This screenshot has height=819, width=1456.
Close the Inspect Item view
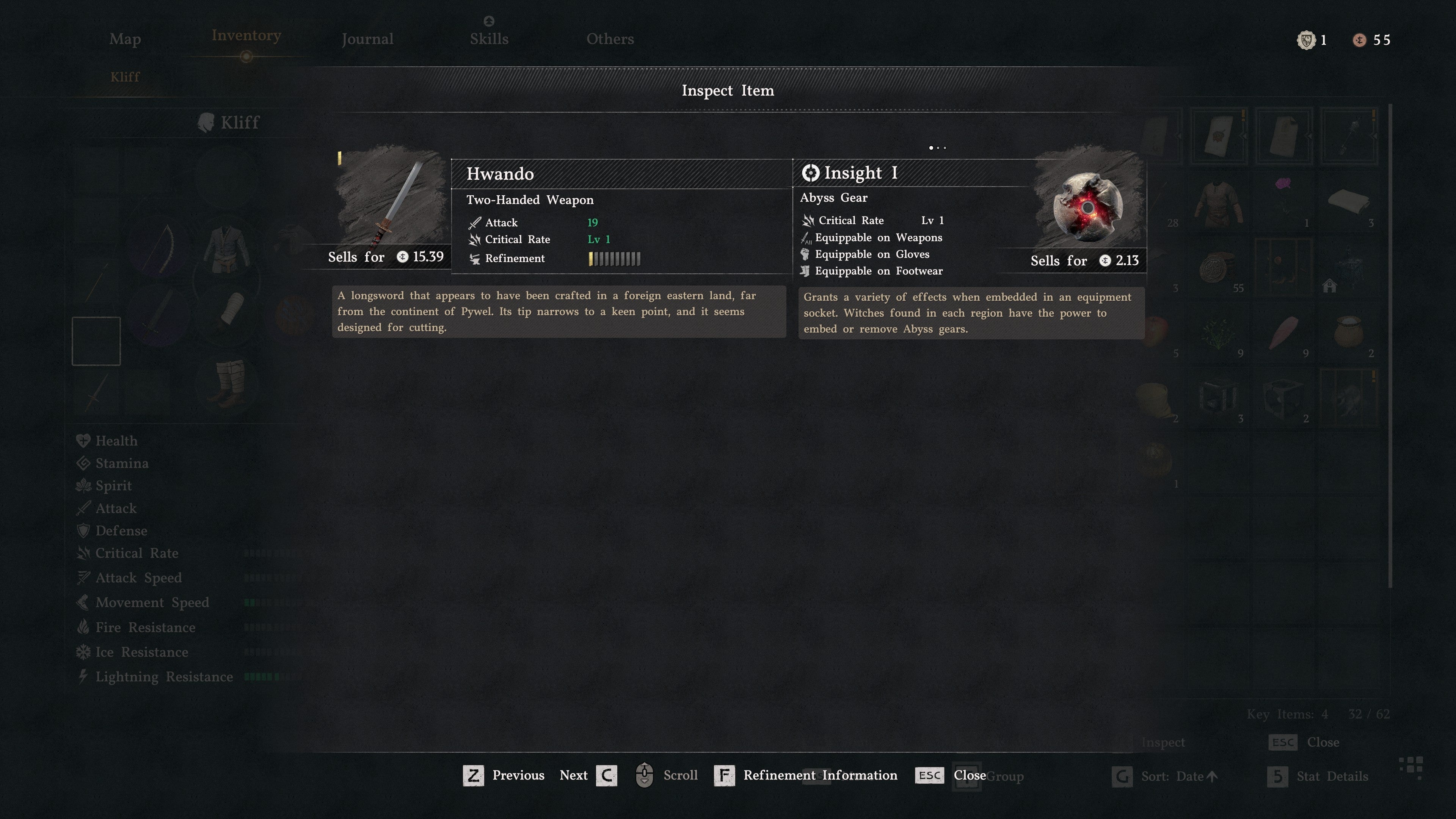tap(929, 775)
